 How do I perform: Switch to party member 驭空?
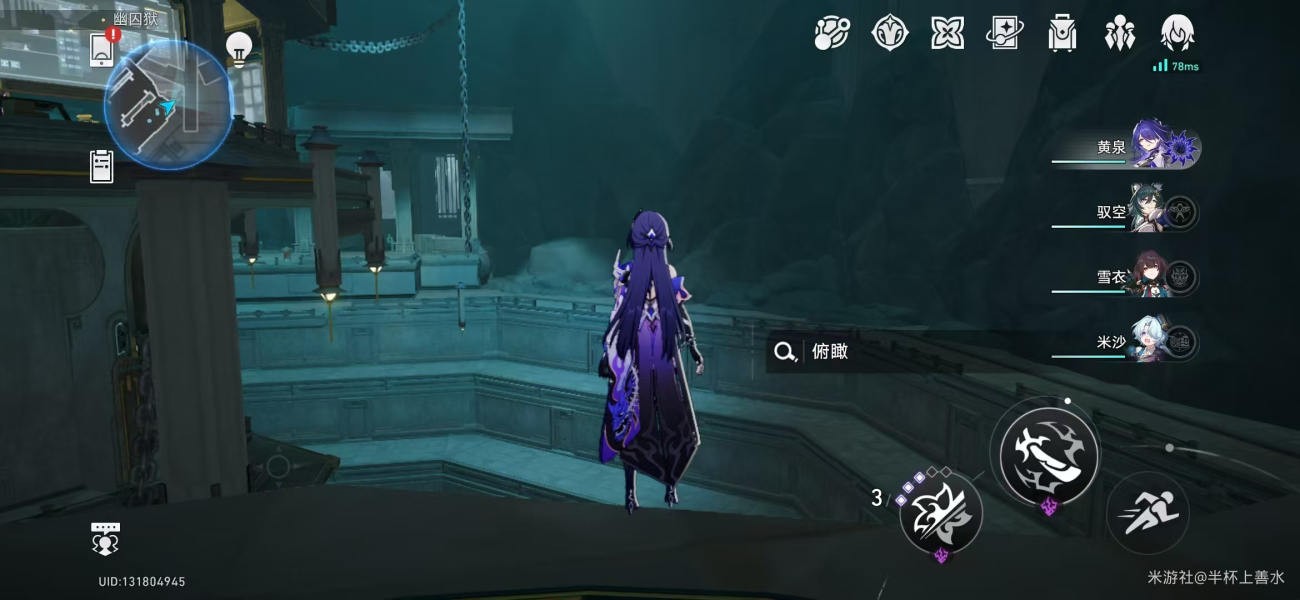(1160, 212)
